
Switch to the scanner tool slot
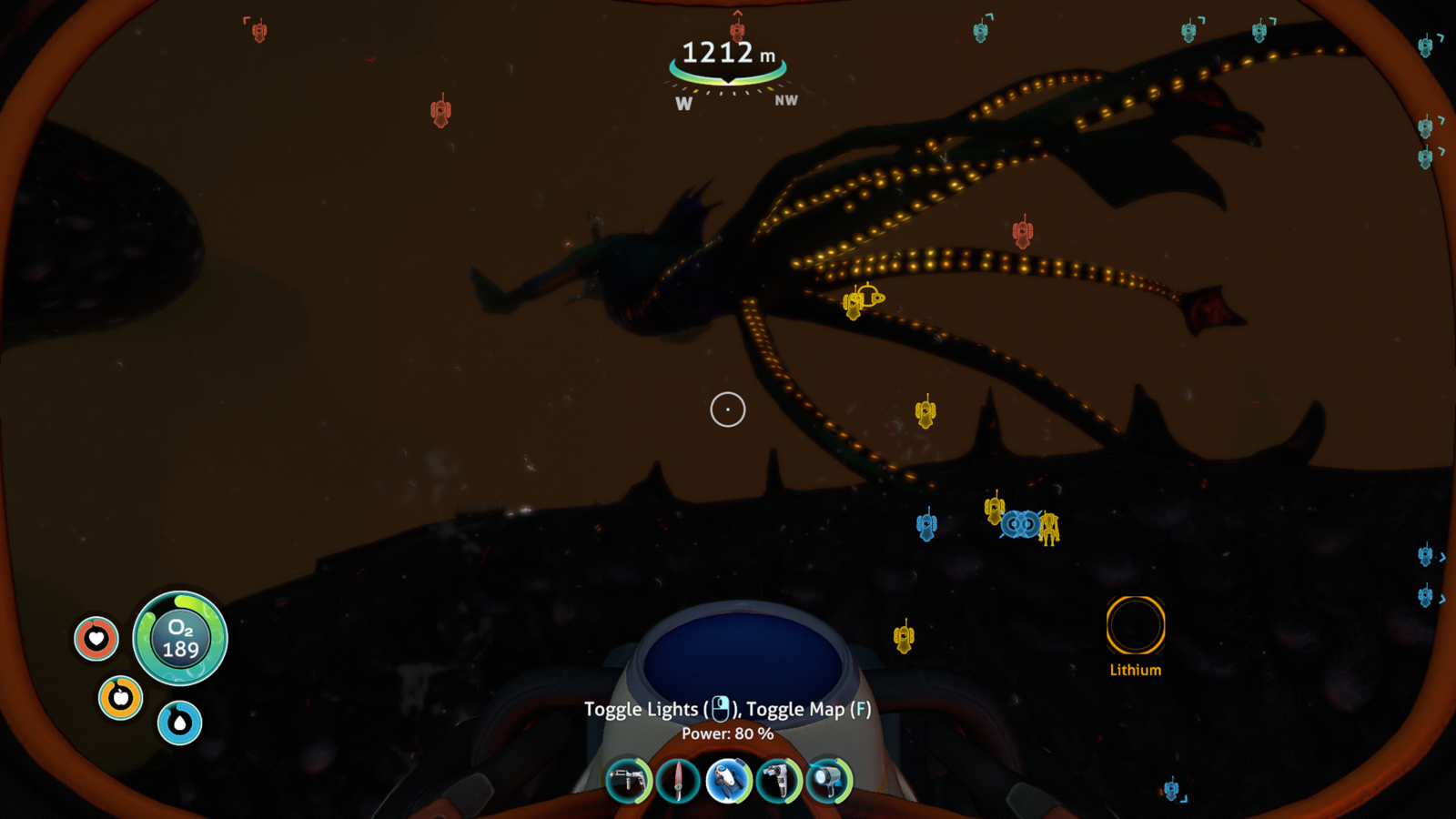pos(778,781)
